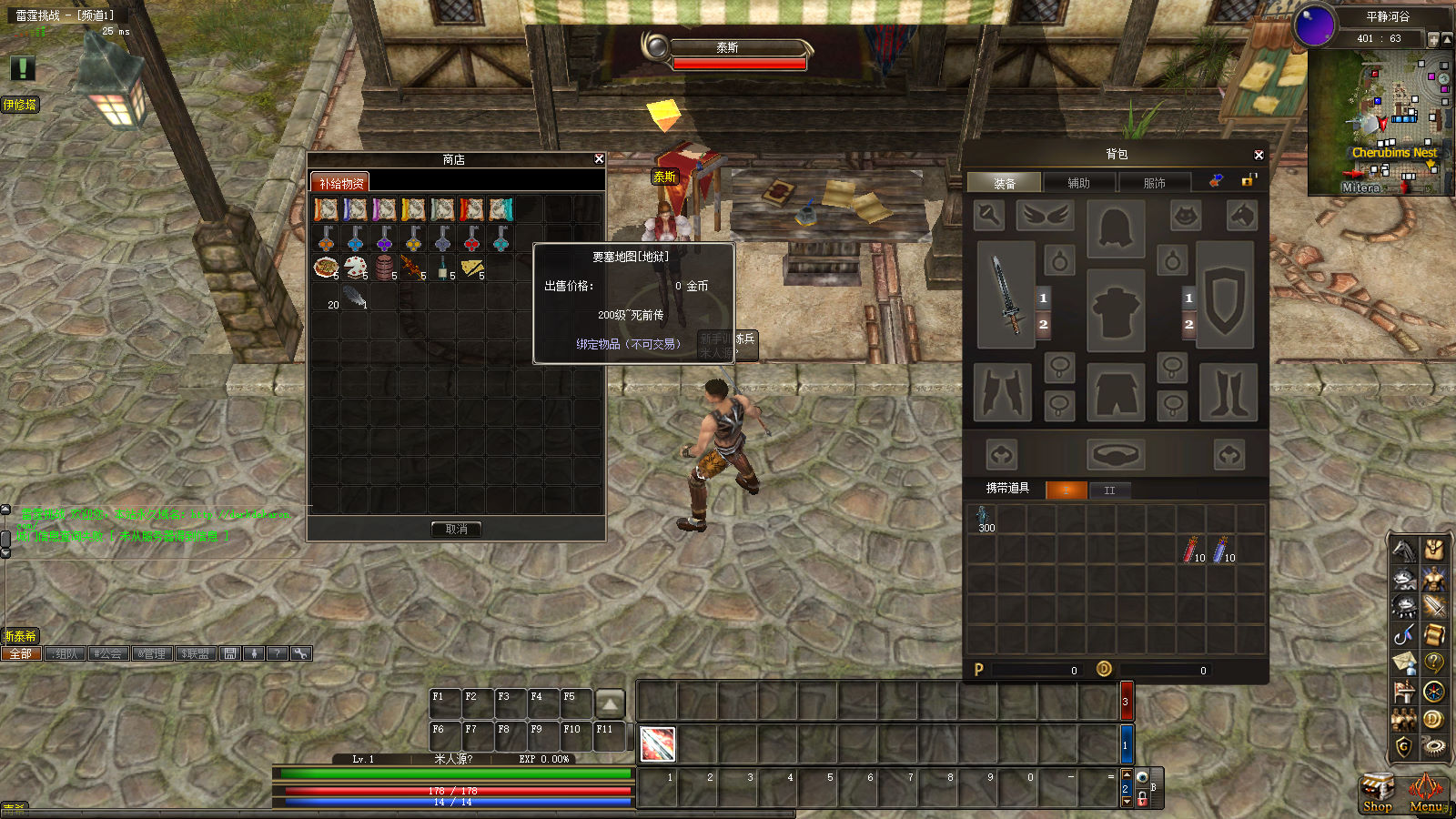
Task: Select the feather item in shop
Action: pyautogui.click(x=355, y=296)
